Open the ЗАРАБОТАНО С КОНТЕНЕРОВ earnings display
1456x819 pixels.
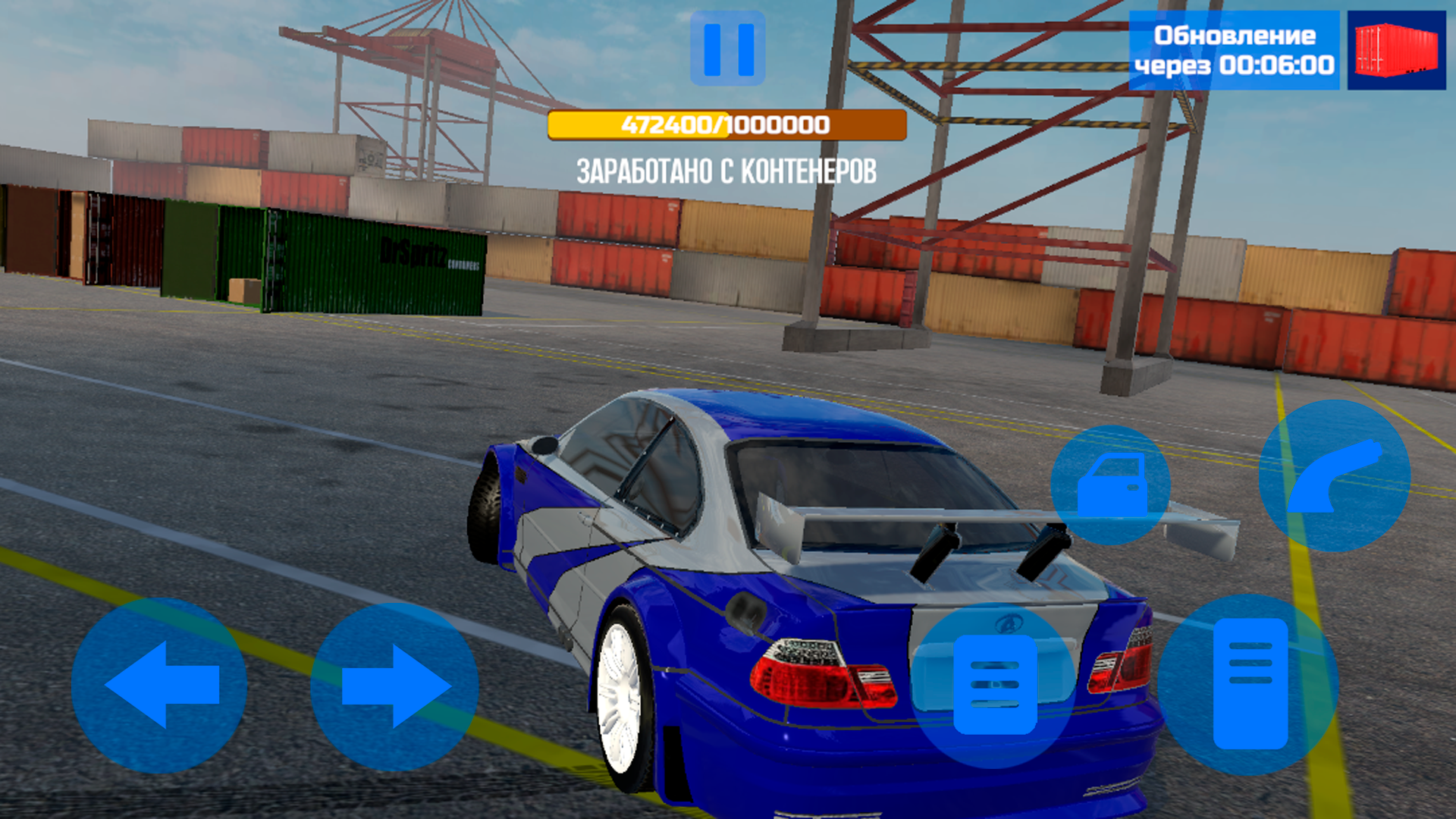[x=726, y=171]
